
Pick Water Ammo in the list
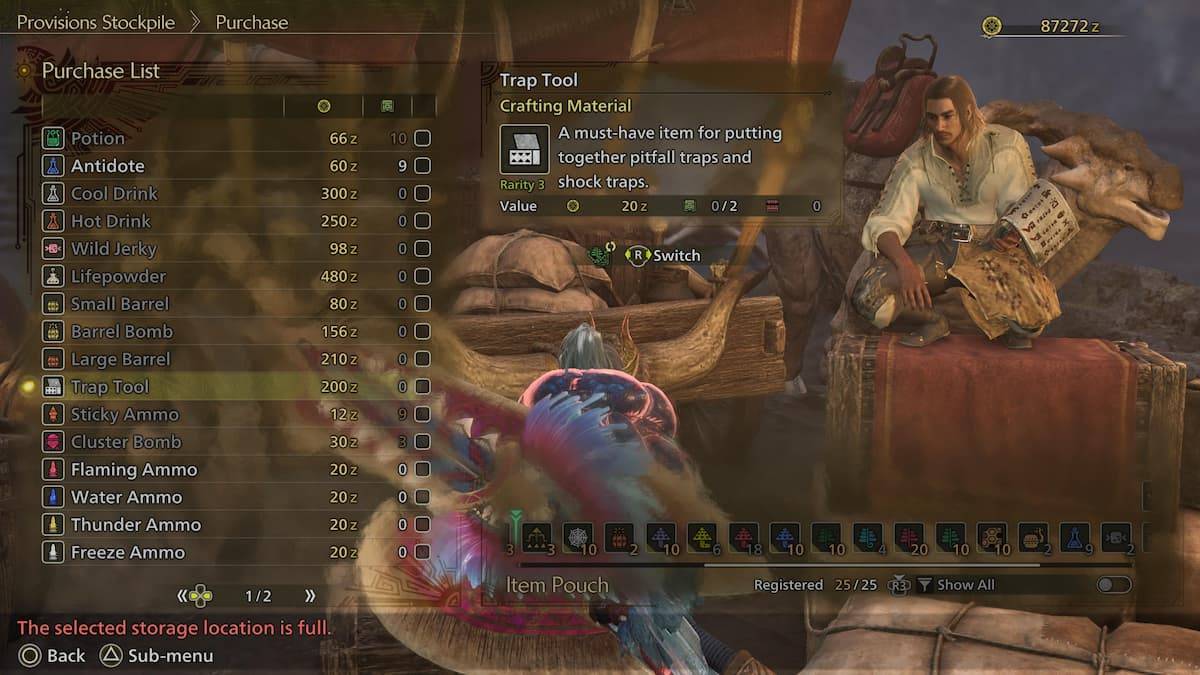[126, 497]
